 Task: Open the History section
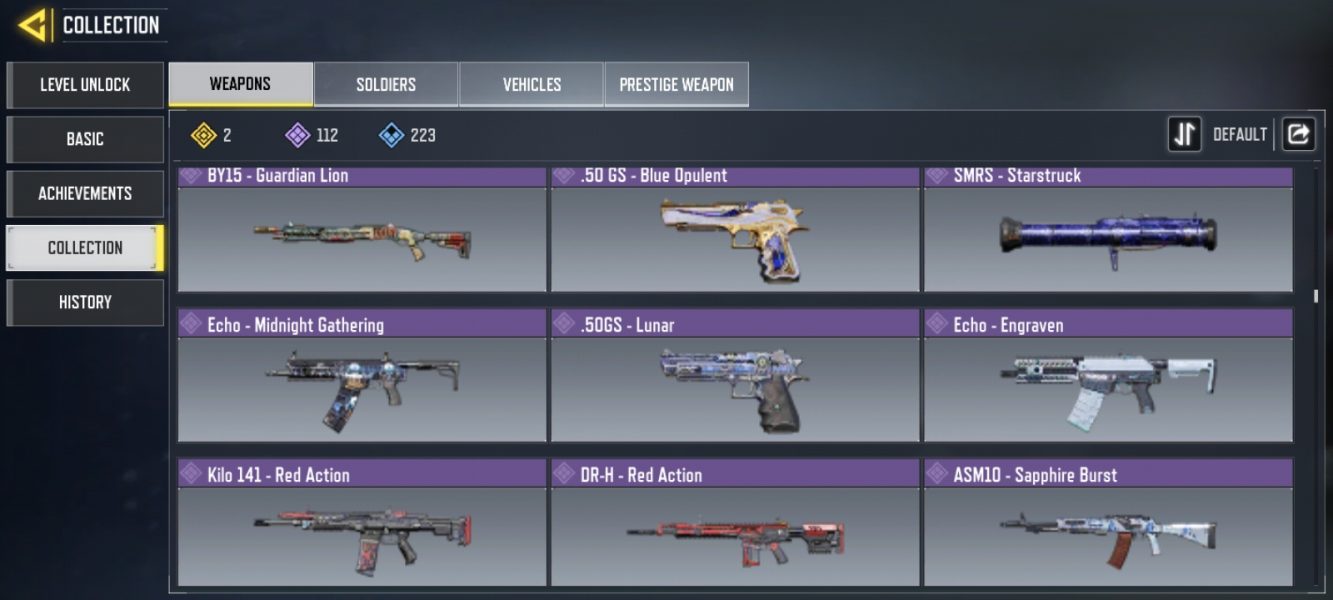tap(85, 302)
